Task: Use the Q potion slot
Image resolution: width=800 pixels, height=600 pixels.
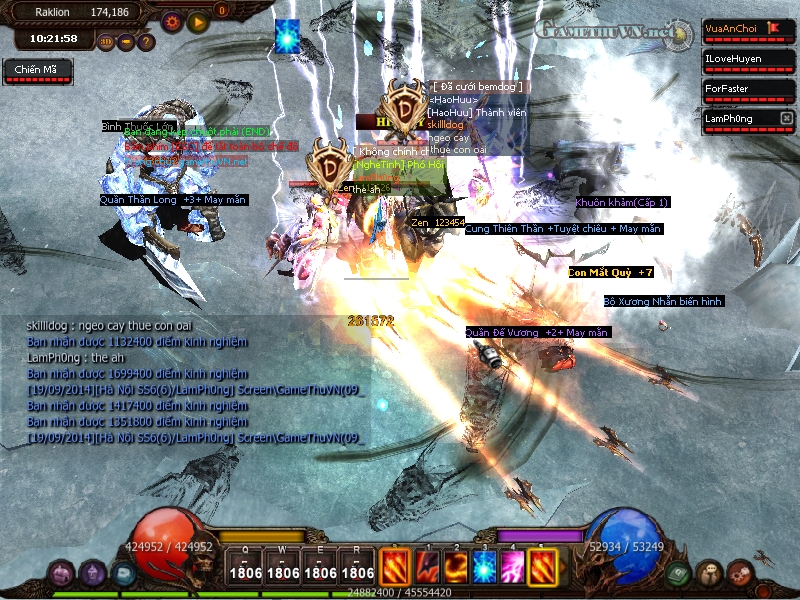Action: tap(245, 566)
